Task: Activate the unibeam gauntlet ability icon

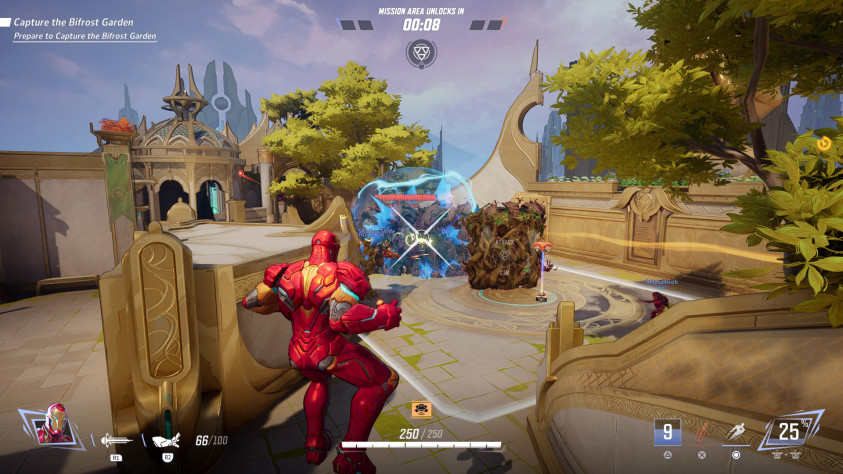Action: (x=165, y=439)
